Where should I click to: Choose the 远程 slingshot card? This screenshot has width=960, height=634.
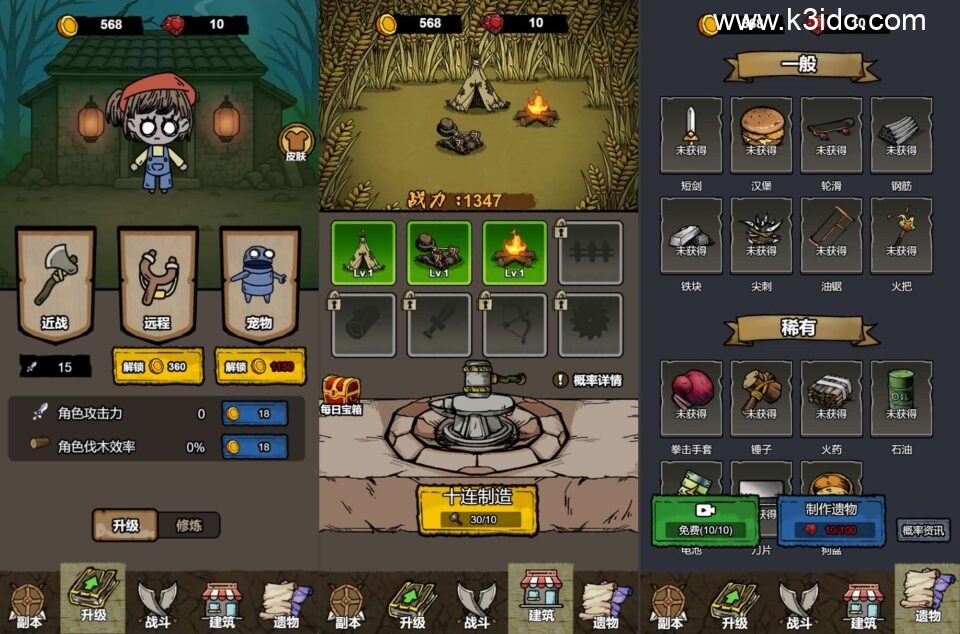coord(157,282)
